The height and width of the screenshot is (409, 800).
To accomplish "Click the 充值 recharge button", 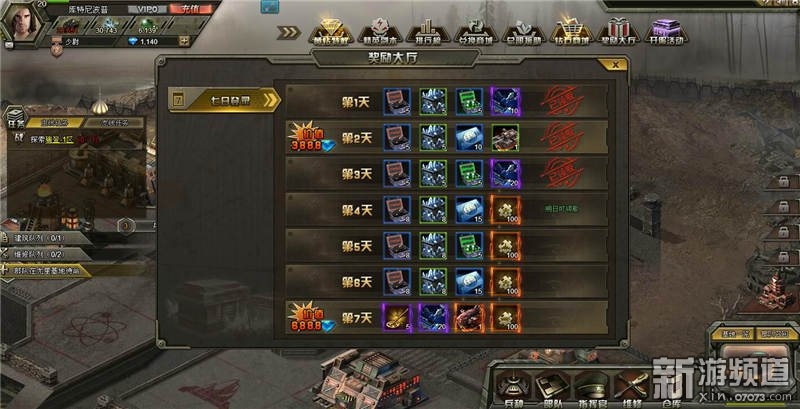I will [185, 7].
